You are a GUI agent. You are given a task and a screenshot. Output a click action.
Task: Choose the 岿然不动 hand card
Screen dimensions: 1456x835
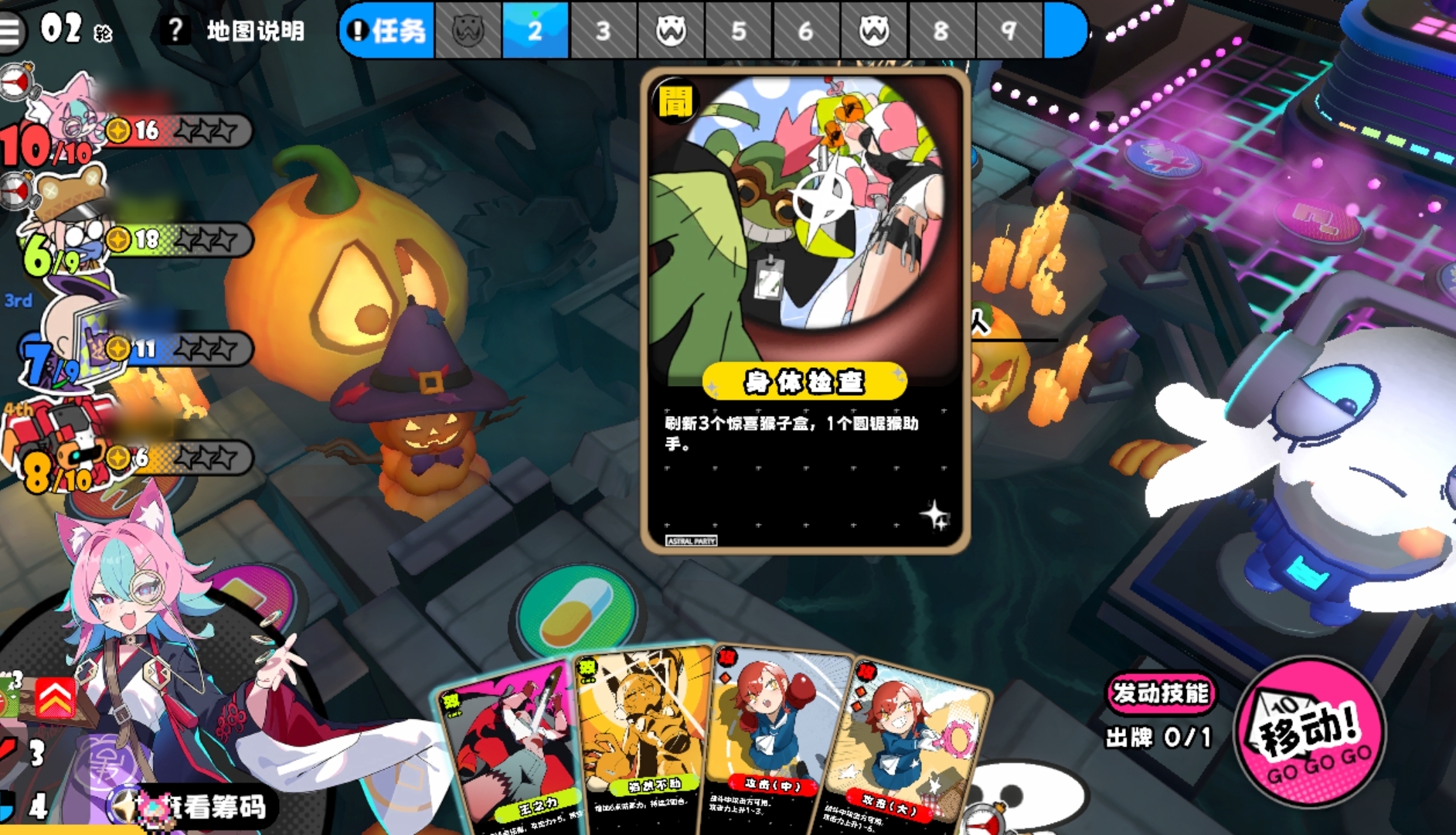click(x=643, y=734)
